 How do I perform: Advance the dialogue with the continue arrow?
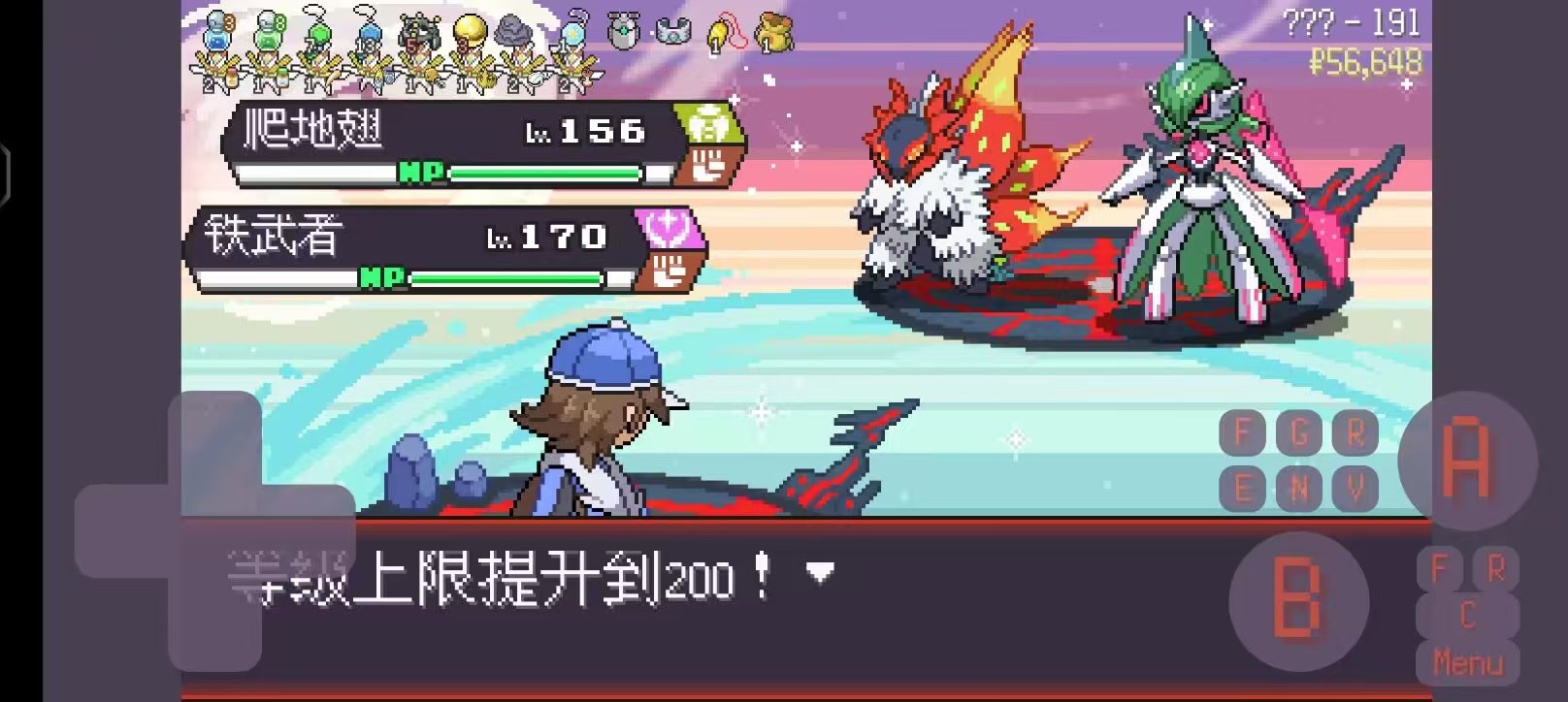(821, 573)
